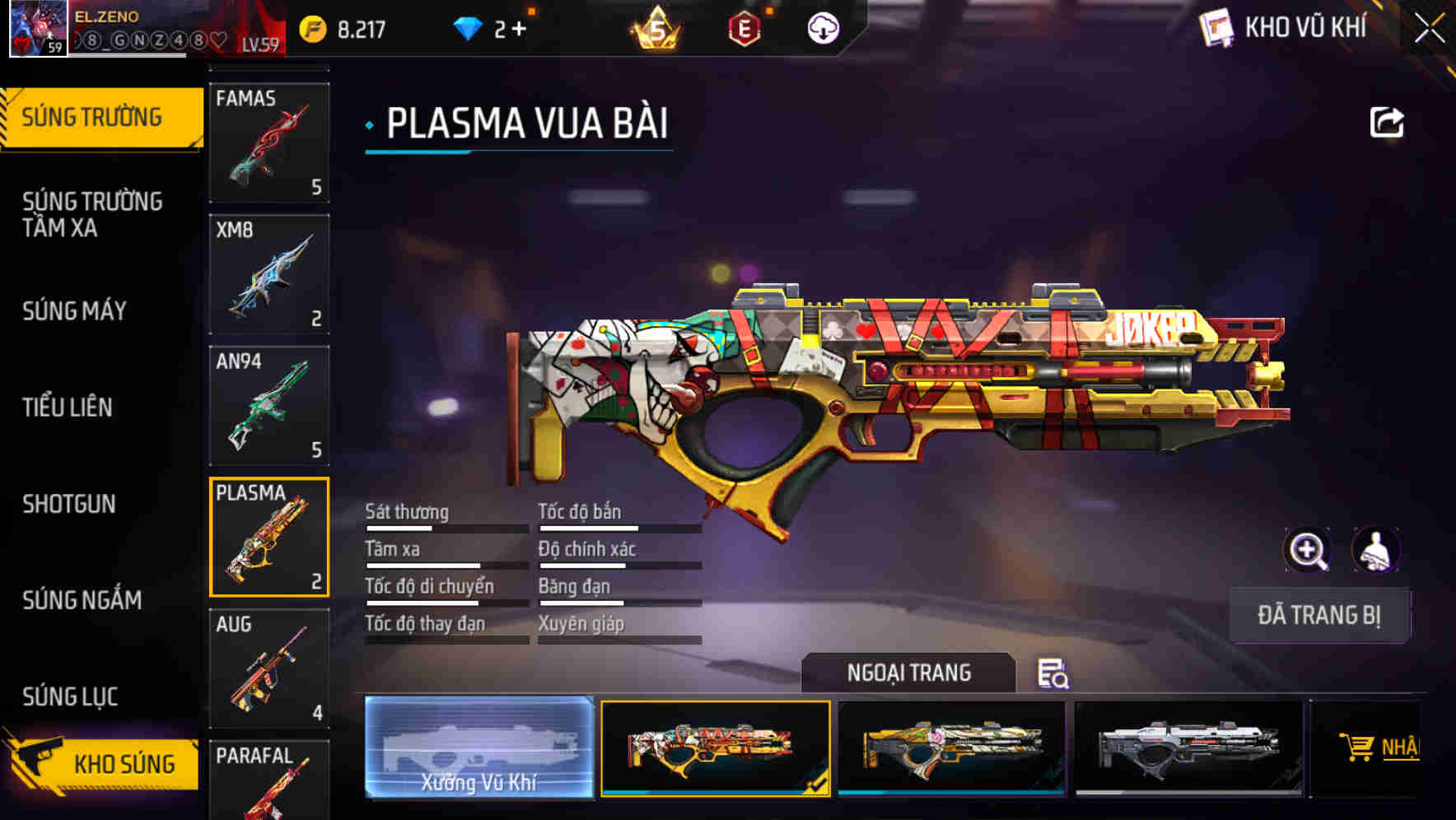This screenshot has width=1456, height=820.
Task: Switch to the NGOẠI TRANG tab
Action: click(x=910, y=672)
